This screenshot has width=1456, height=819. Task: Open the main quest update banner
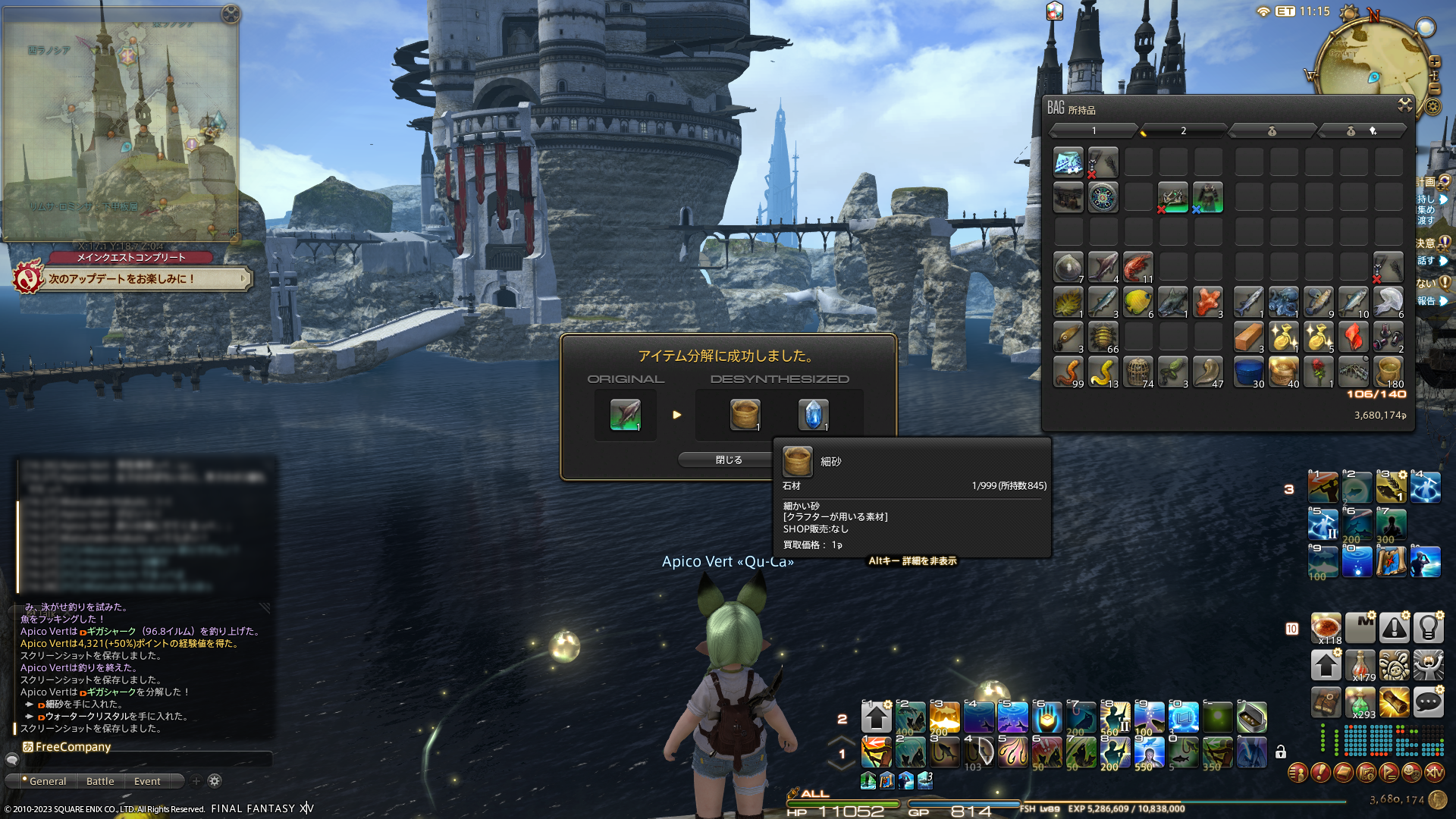tap(133, 279)
